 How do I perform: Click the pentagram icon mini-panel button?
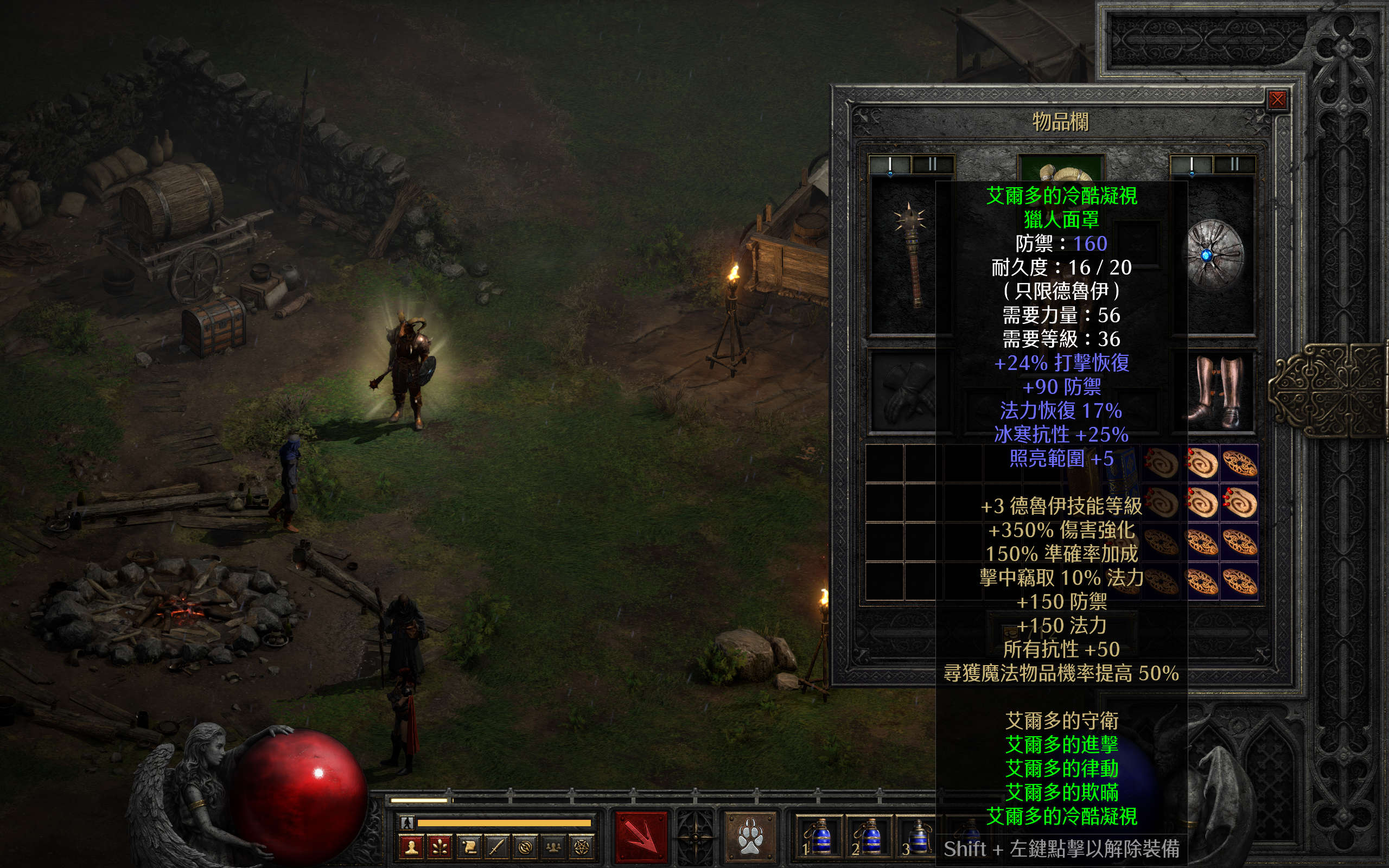(x=582, y=847)
